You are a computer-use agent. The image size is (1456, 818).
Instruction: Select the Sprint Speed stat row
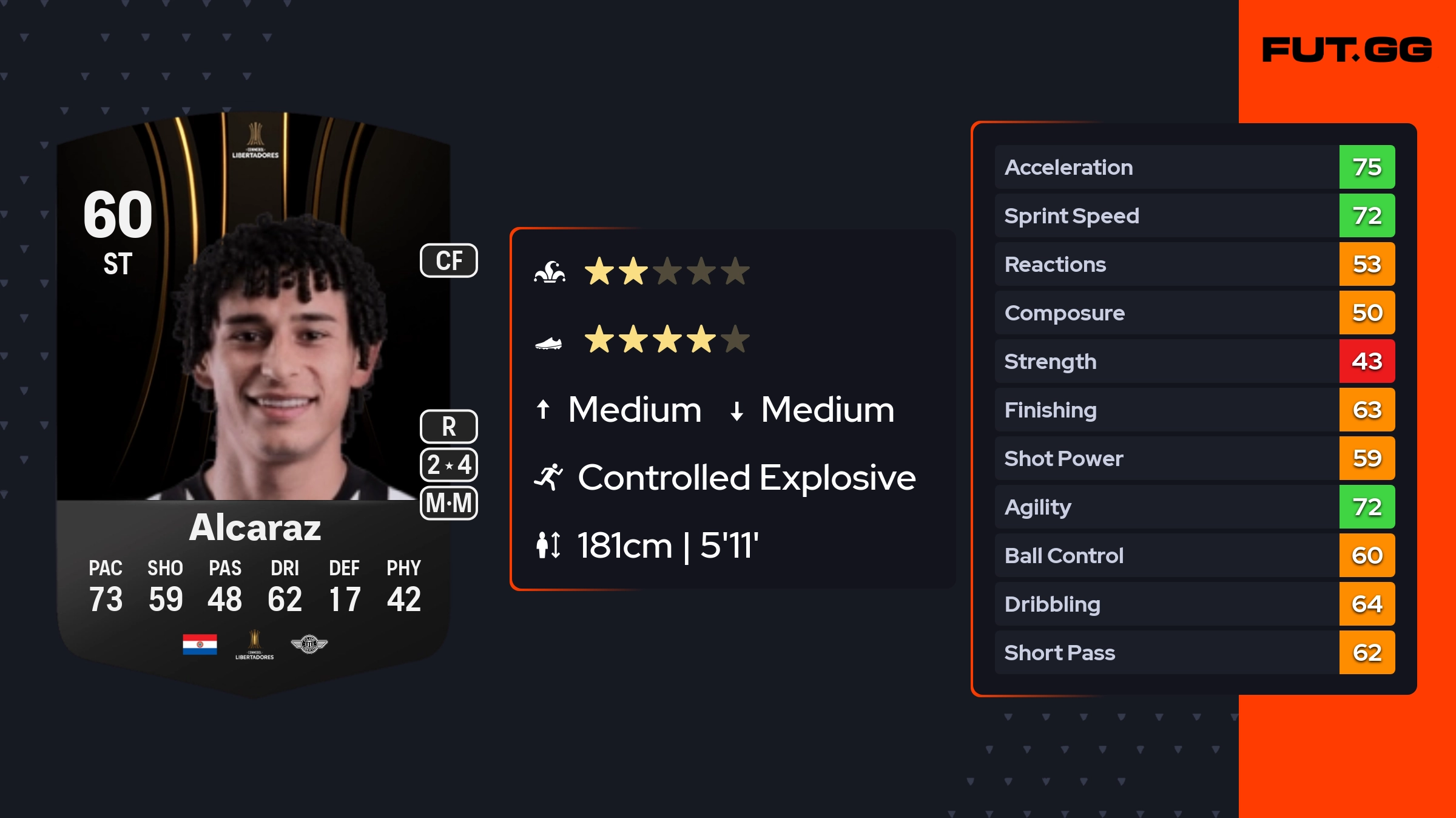tap(1194, 215)
